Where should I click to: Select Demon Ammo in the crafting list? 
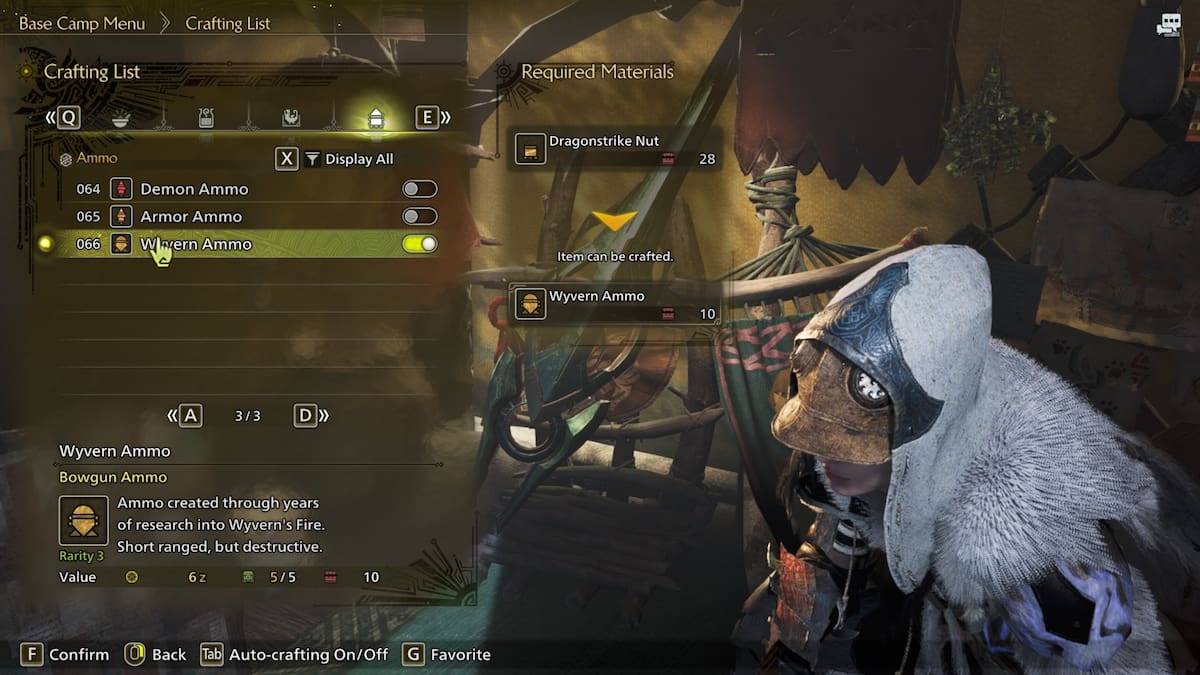click(x=194, y=189)
